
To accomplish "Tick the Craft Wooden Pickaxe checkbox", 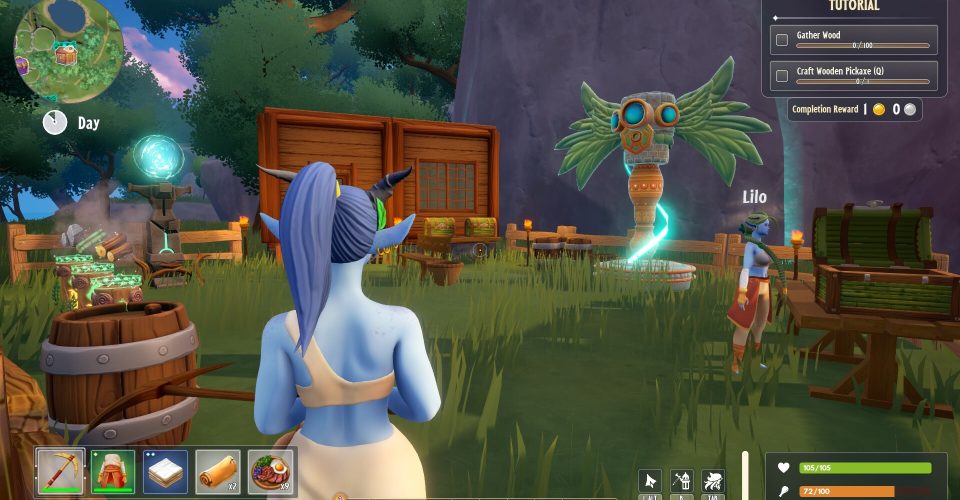I will (x=783, y=76).
